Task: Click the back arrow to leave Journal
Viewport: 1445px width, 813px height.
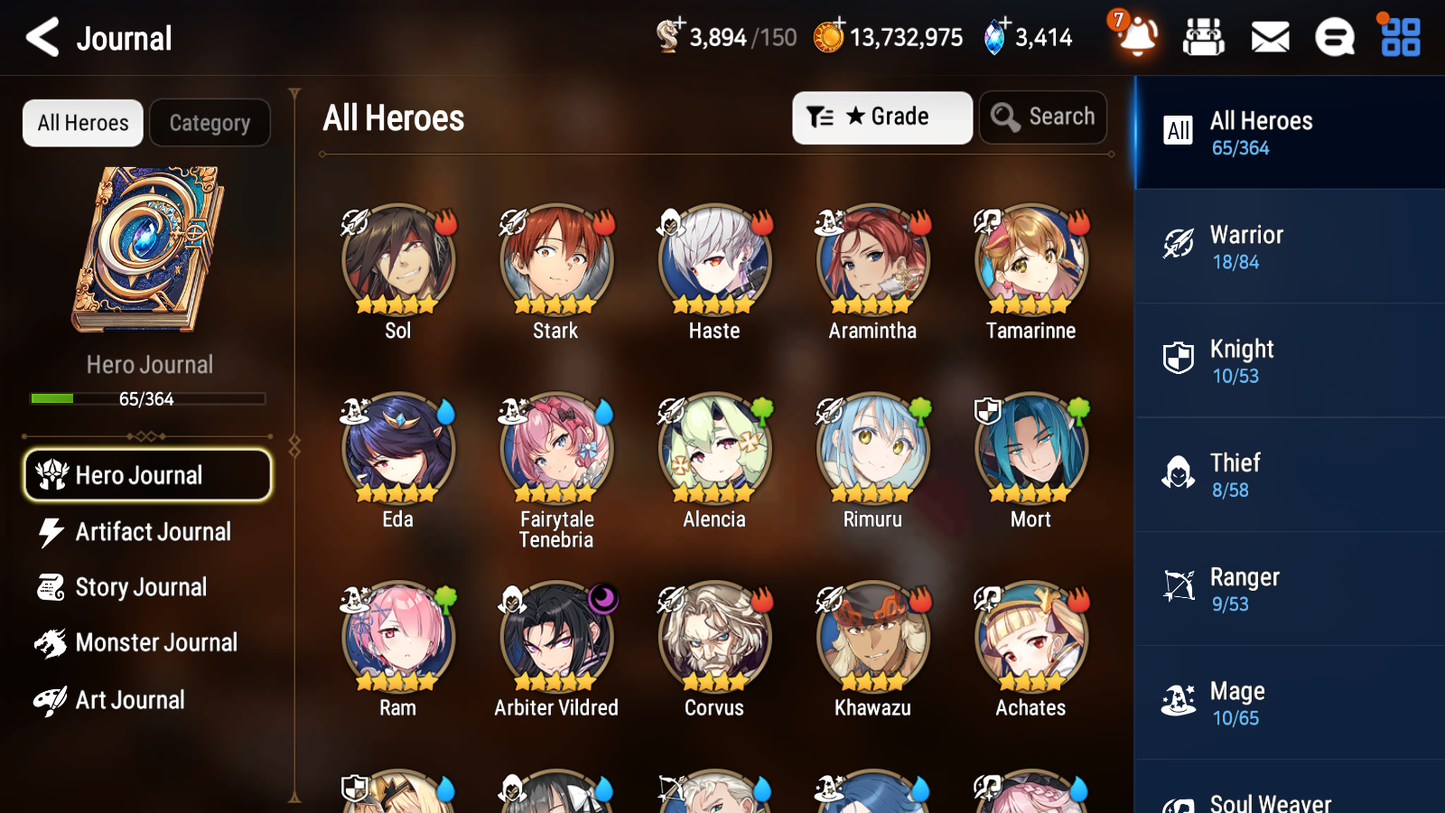Action: (x=42, y=36)
